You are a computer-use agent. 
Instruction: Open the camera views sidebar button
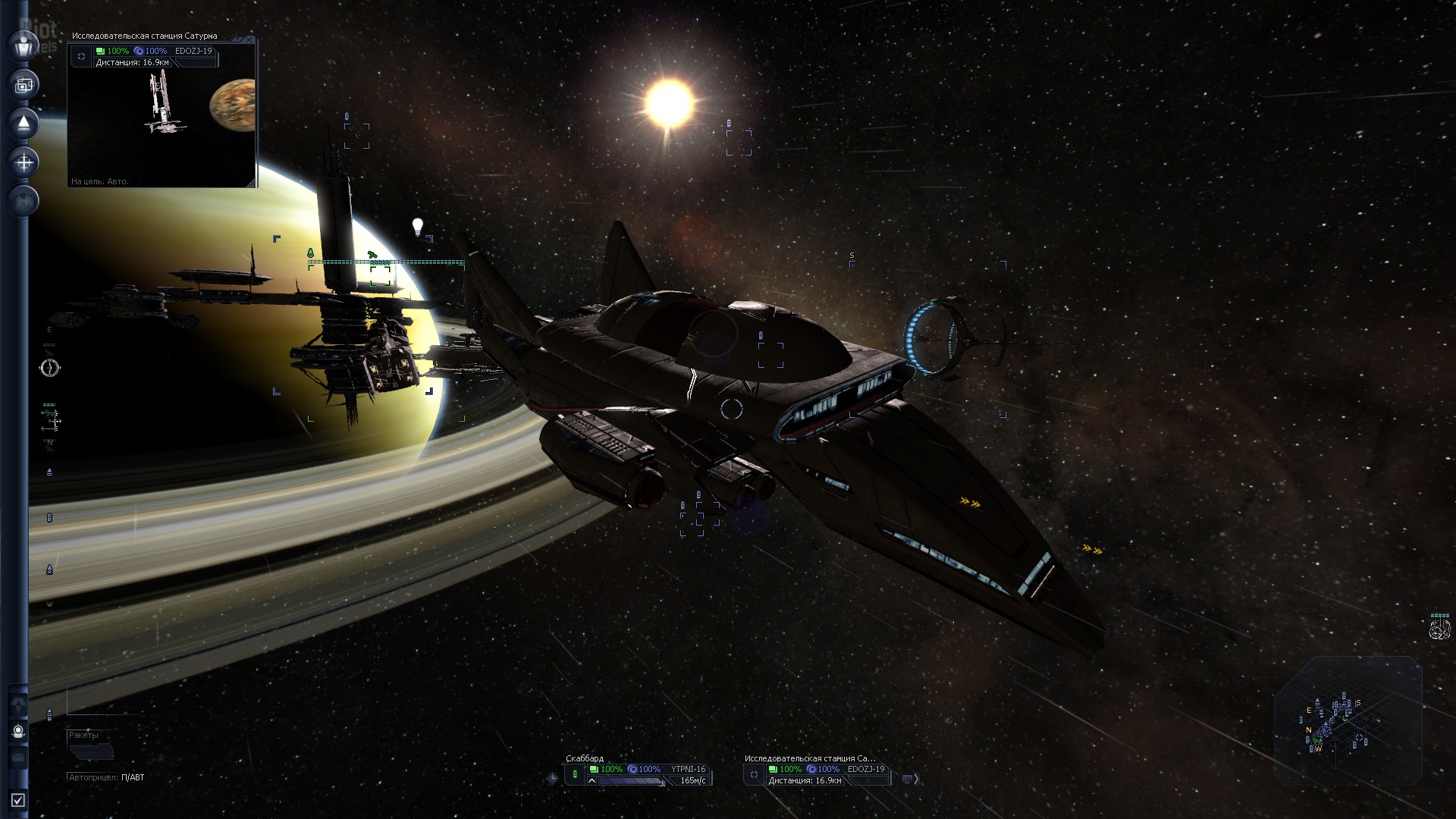click(24, 84)
